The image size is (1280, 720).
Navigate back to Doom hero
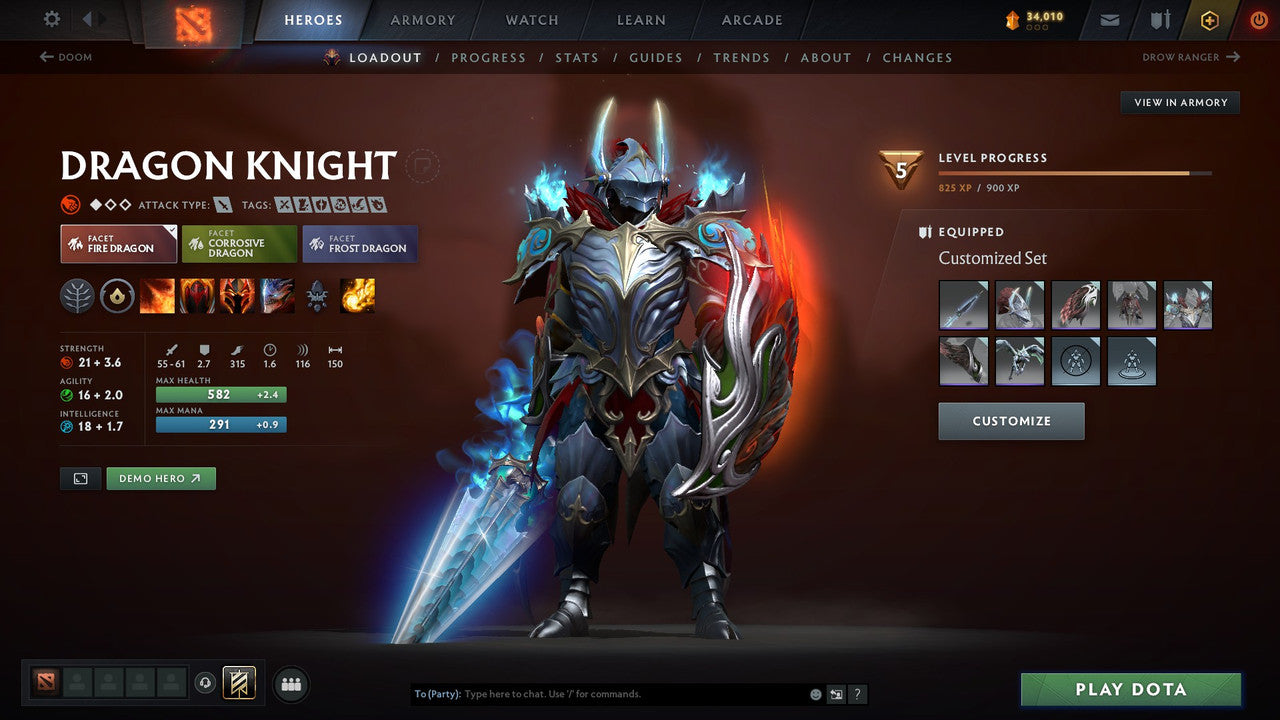pos(66,57)
